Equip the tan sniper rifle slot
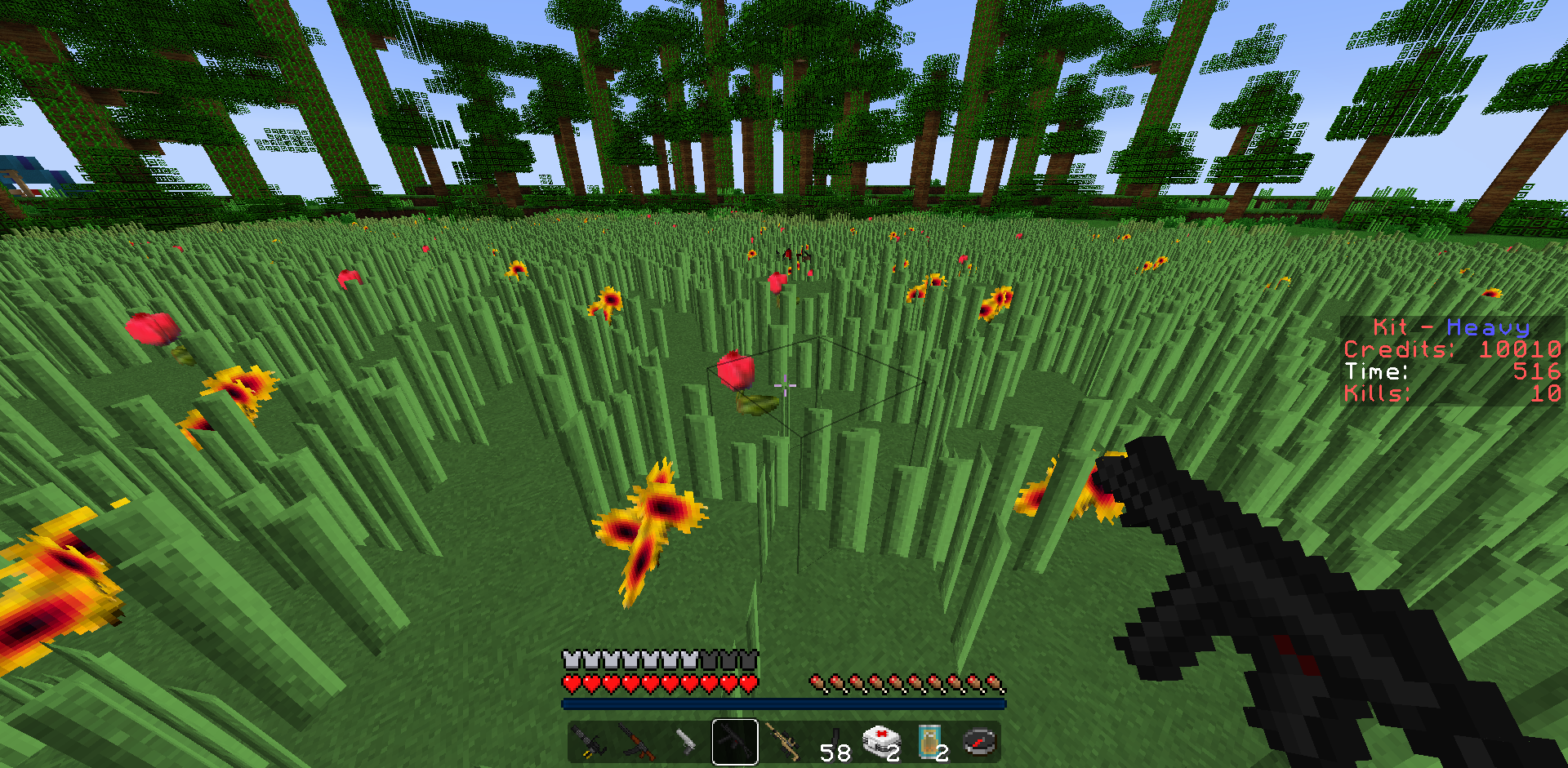The height and width of the screenshot is (768, 1568). pos(784,742)
